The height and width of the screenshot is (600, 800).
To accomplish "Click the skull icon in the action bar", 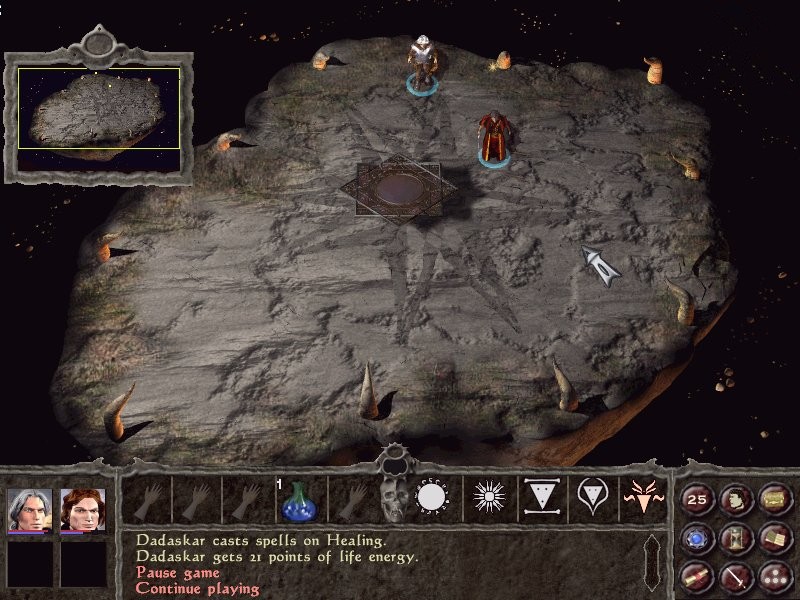I will click(x=395, y=499).
